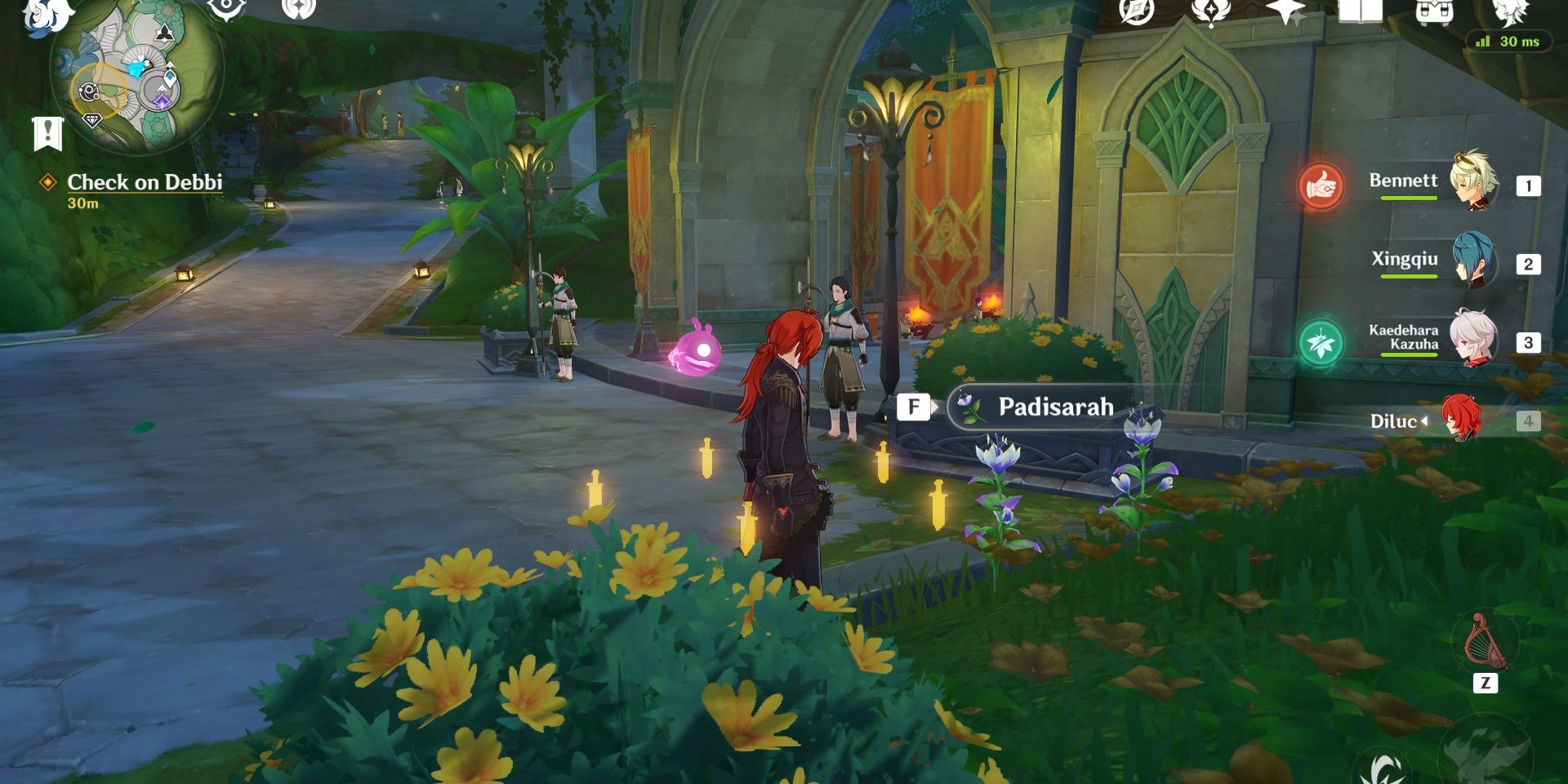Select the Check on Debbi quest tracker

pos(145,182)
